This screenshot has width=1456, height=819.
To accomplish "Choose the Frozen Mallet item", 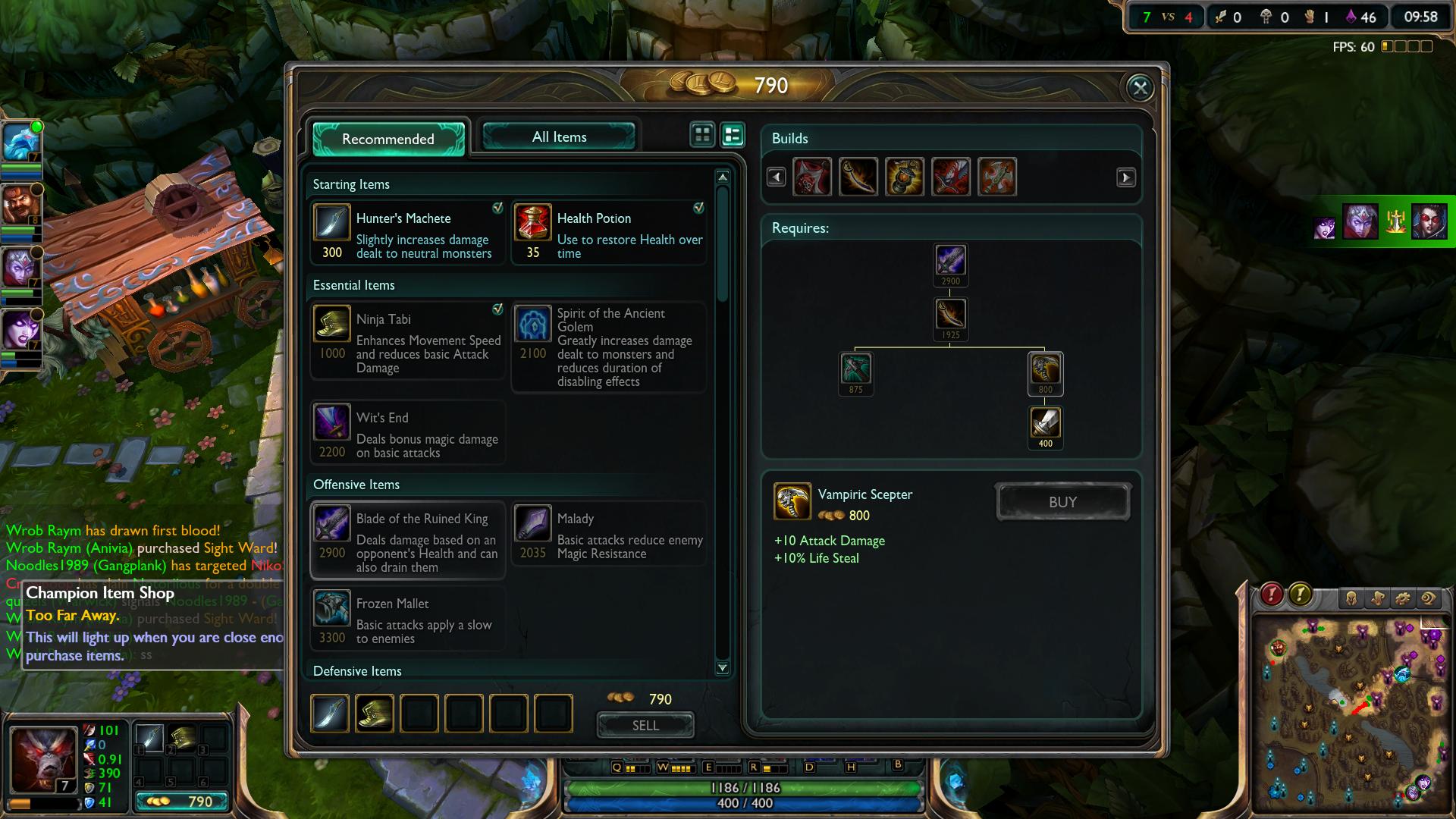I will click(x=408, y=619).
